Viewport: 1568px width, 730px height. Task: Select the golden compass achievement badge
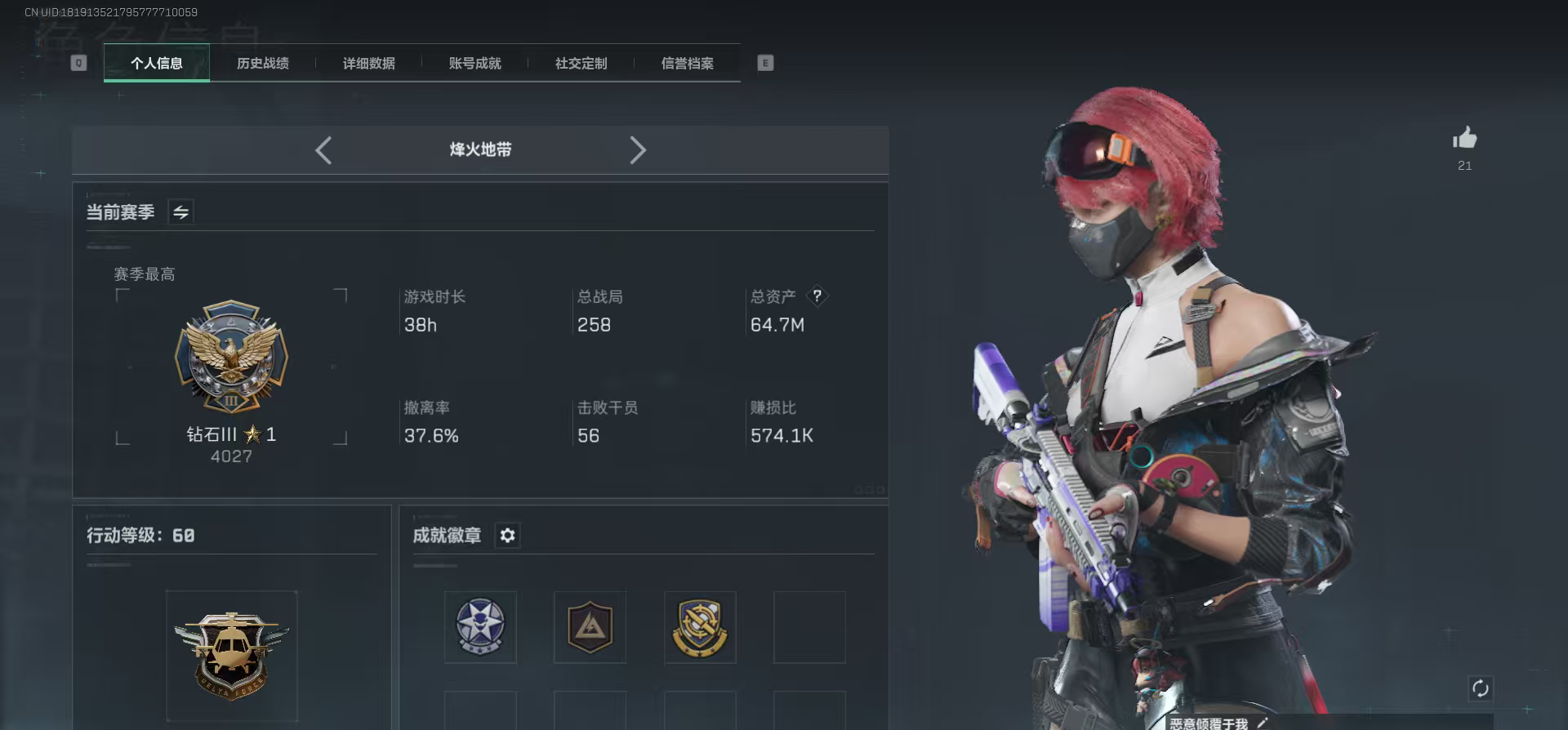click(700, 627)
